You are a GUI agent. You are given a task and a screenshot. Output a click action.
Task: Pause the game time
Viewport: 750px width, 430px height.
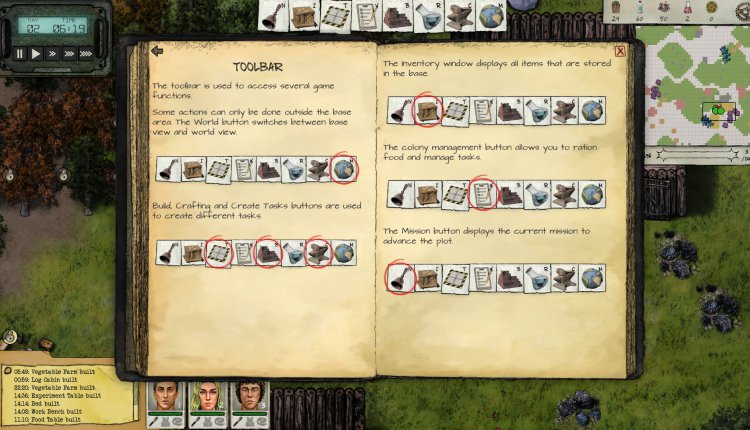[21, 53]
